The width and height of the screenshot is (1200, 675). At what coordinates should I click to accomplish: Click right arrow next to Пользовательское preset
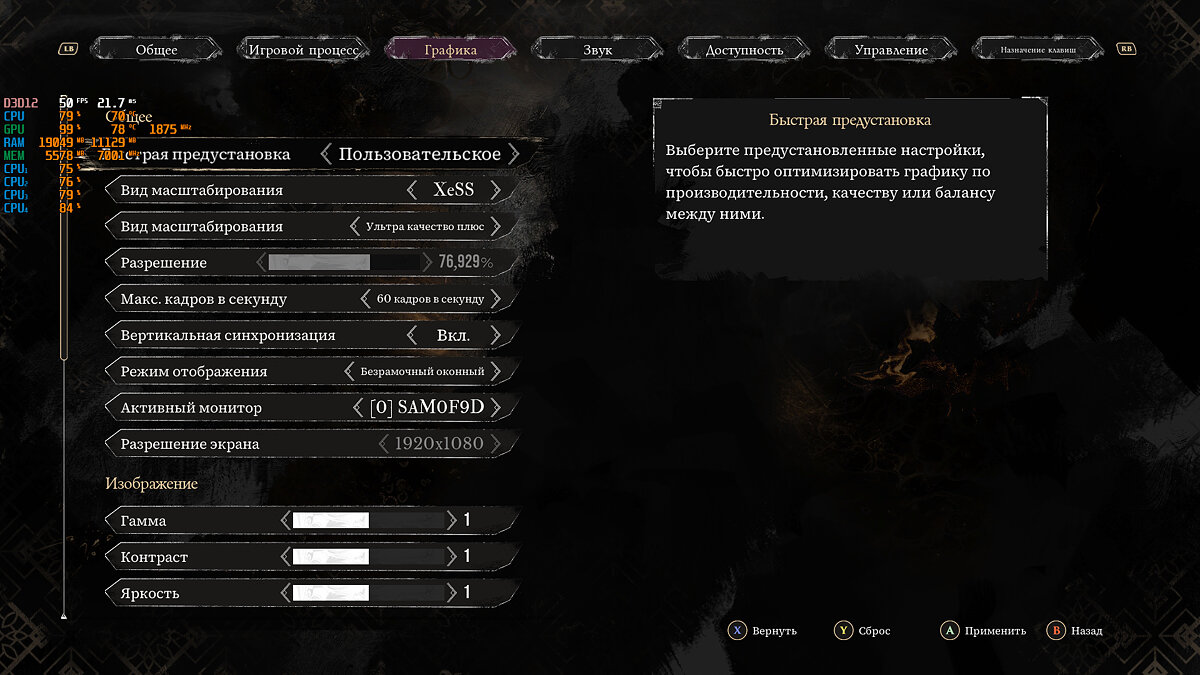[513, 154]
